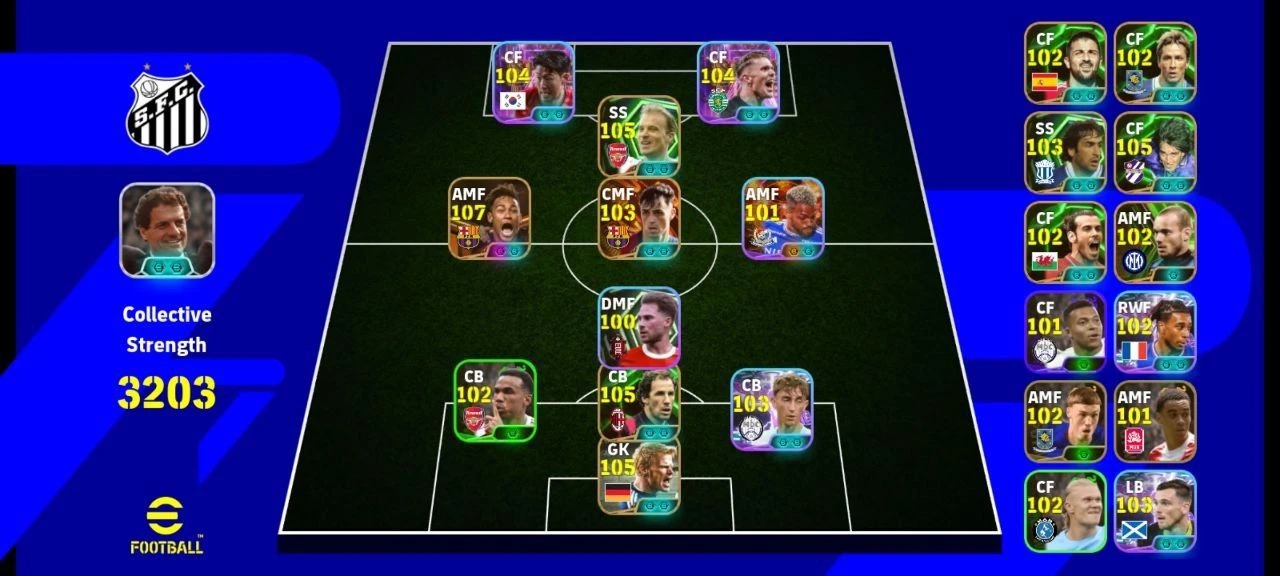Choose the AMF 107 player card
Screen dimensions: 1280x576
coord(489,219)
